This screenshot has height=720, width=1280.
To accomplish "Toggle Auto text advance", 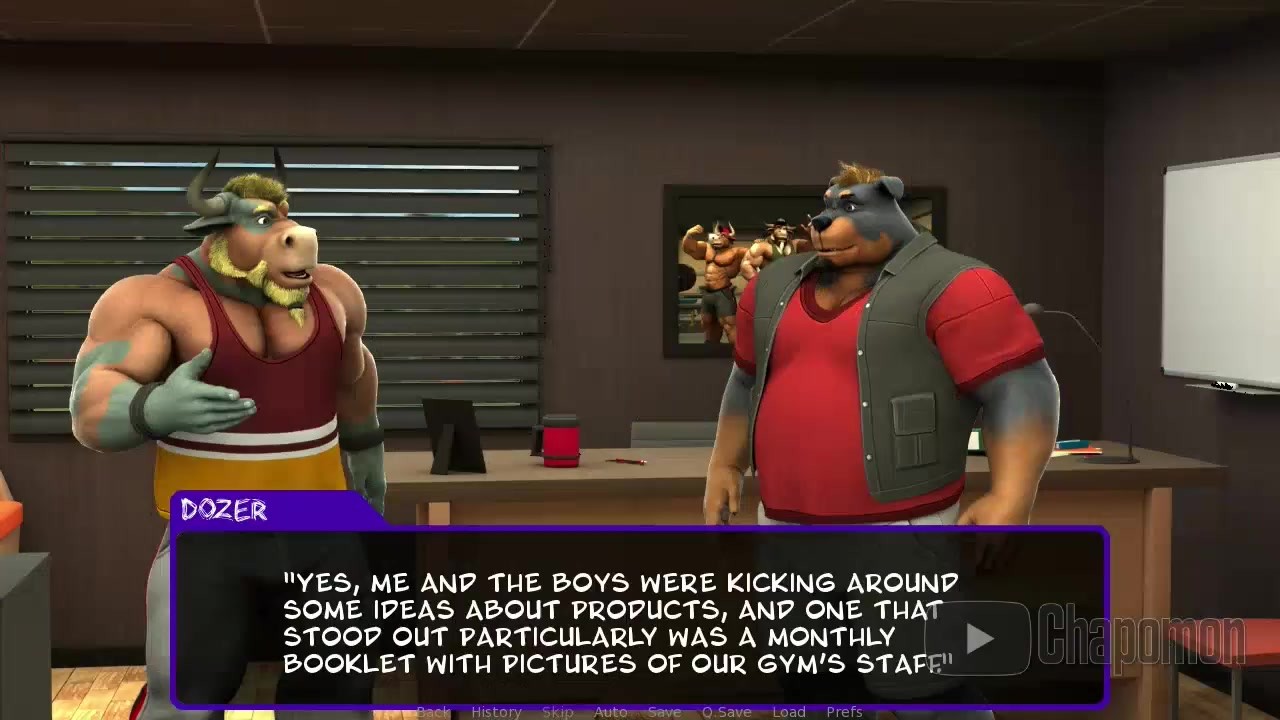I will pos(610,712).
